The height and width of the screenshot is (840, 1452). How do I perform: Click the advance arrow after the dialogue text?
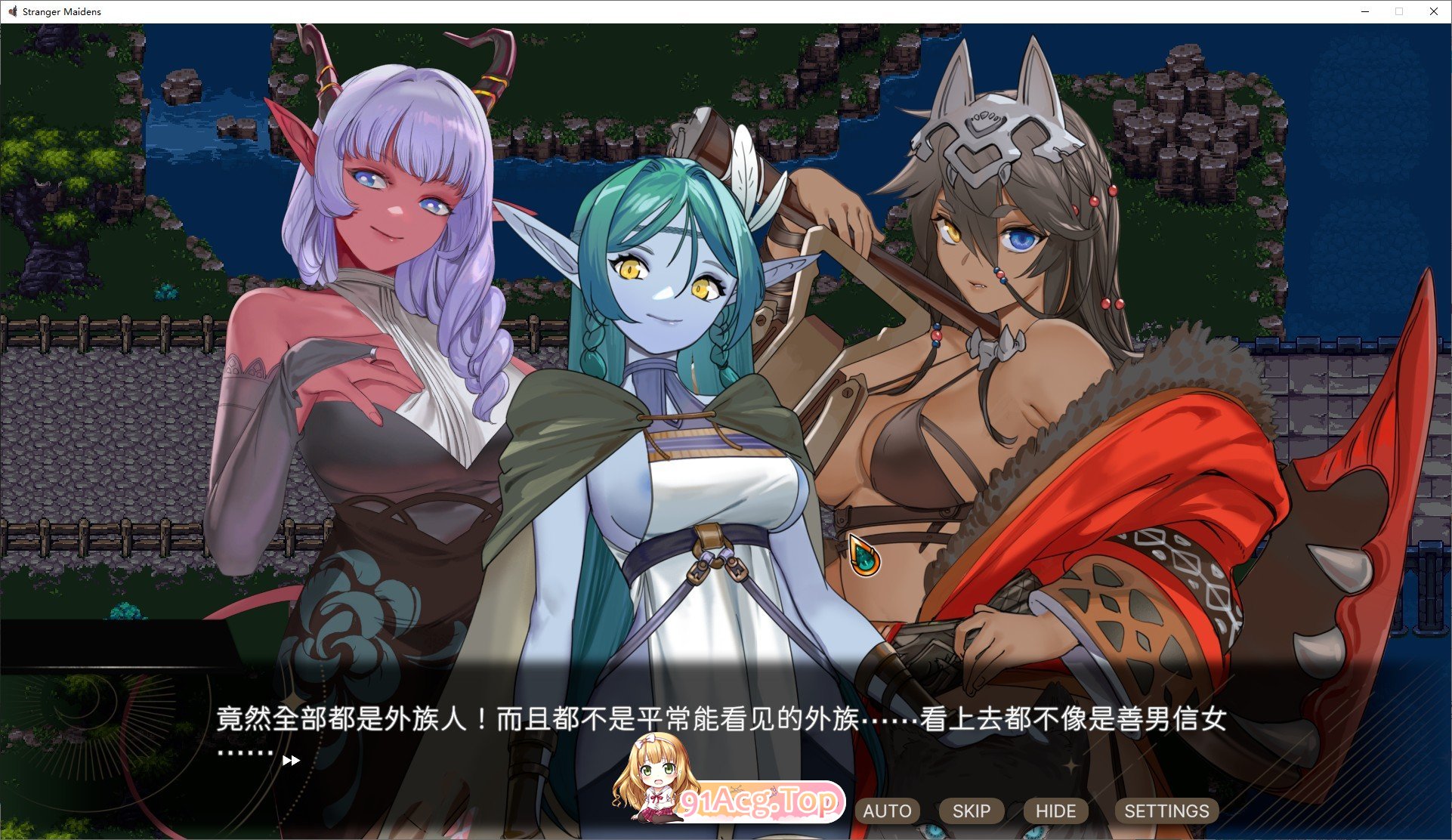(291, 761)
